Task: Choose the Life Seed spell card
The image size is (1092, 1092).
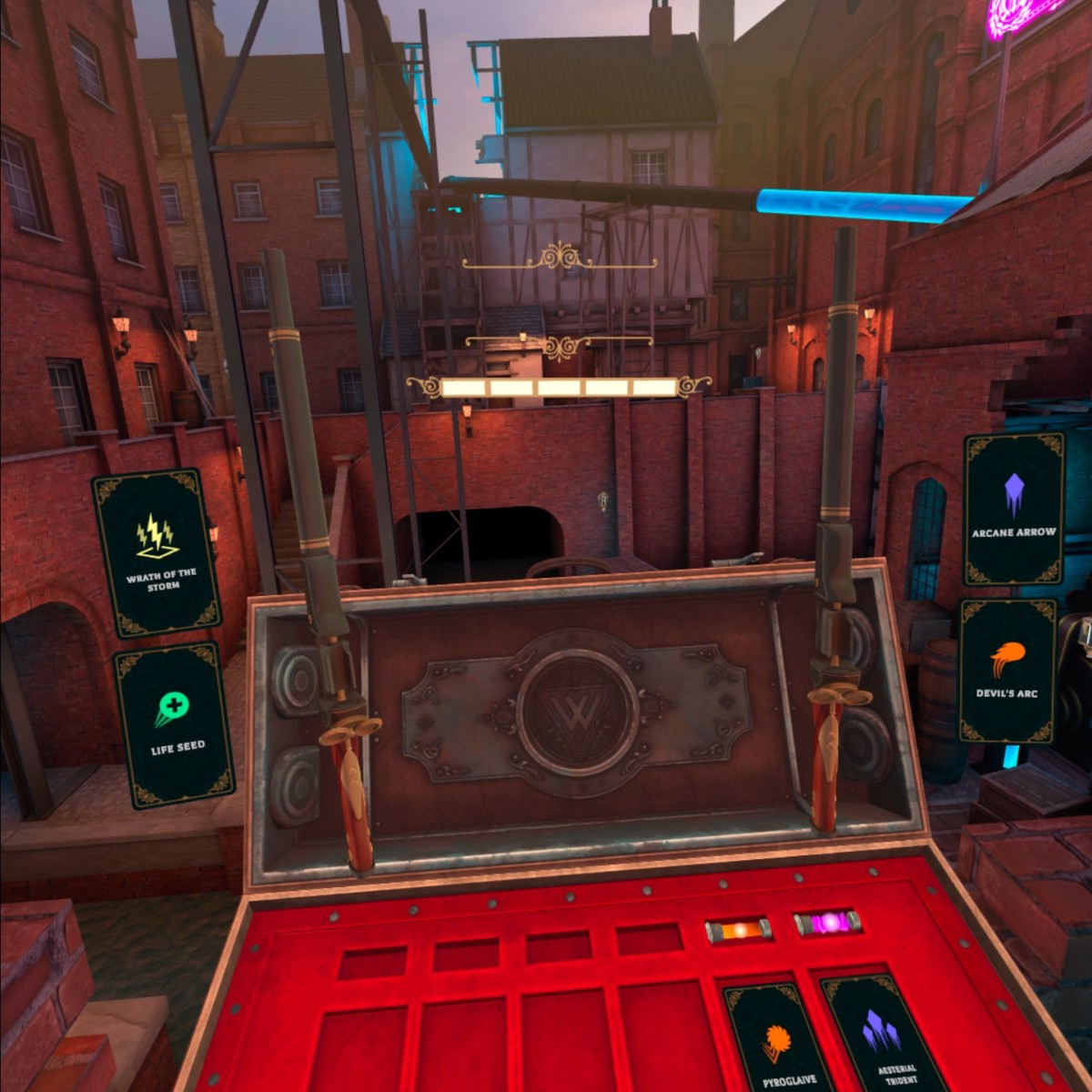Action: 174,725
